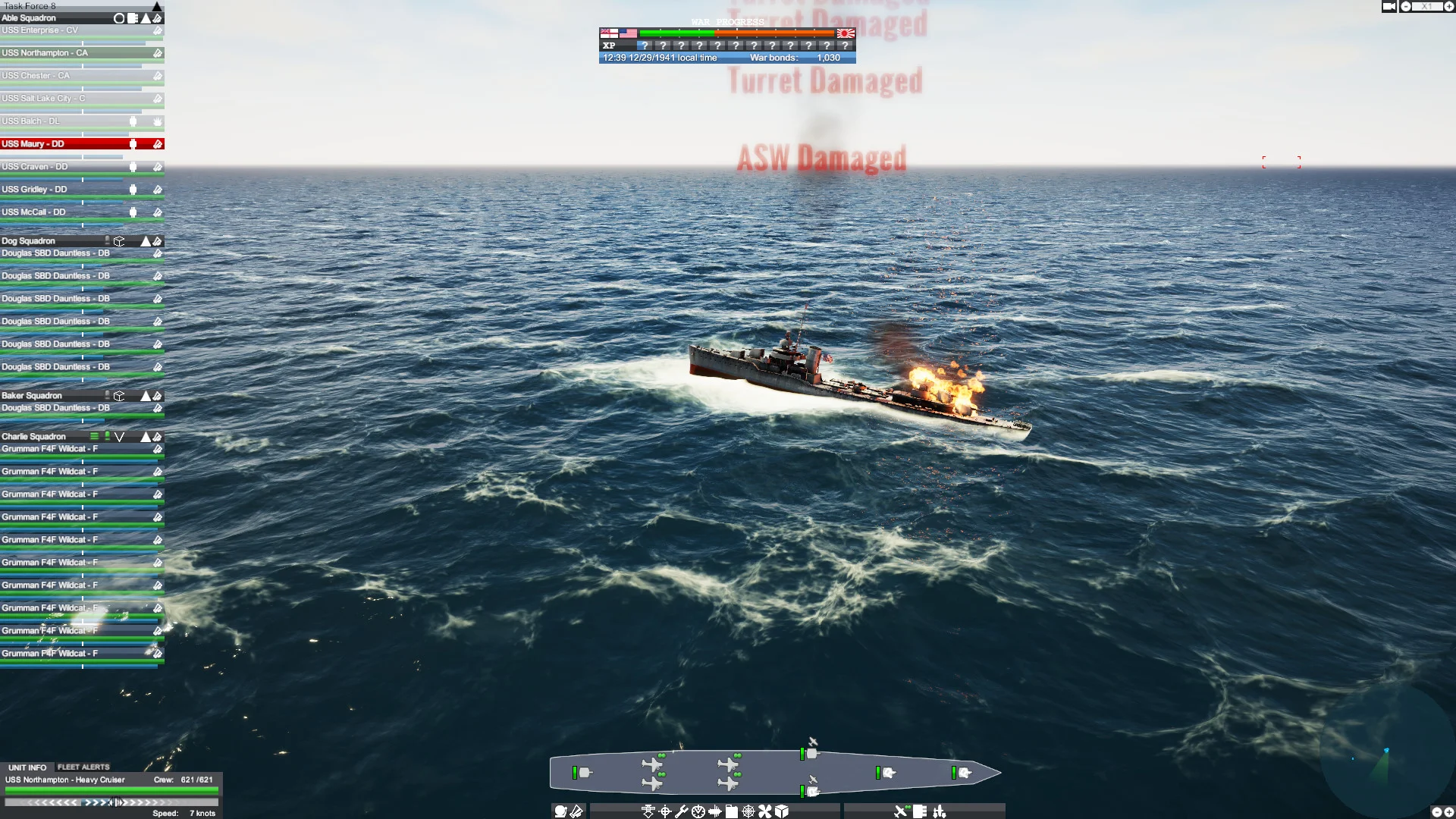Collapse Charlie Squadron with its triangle
This screenshot has height=819, width=1456.
145,436
